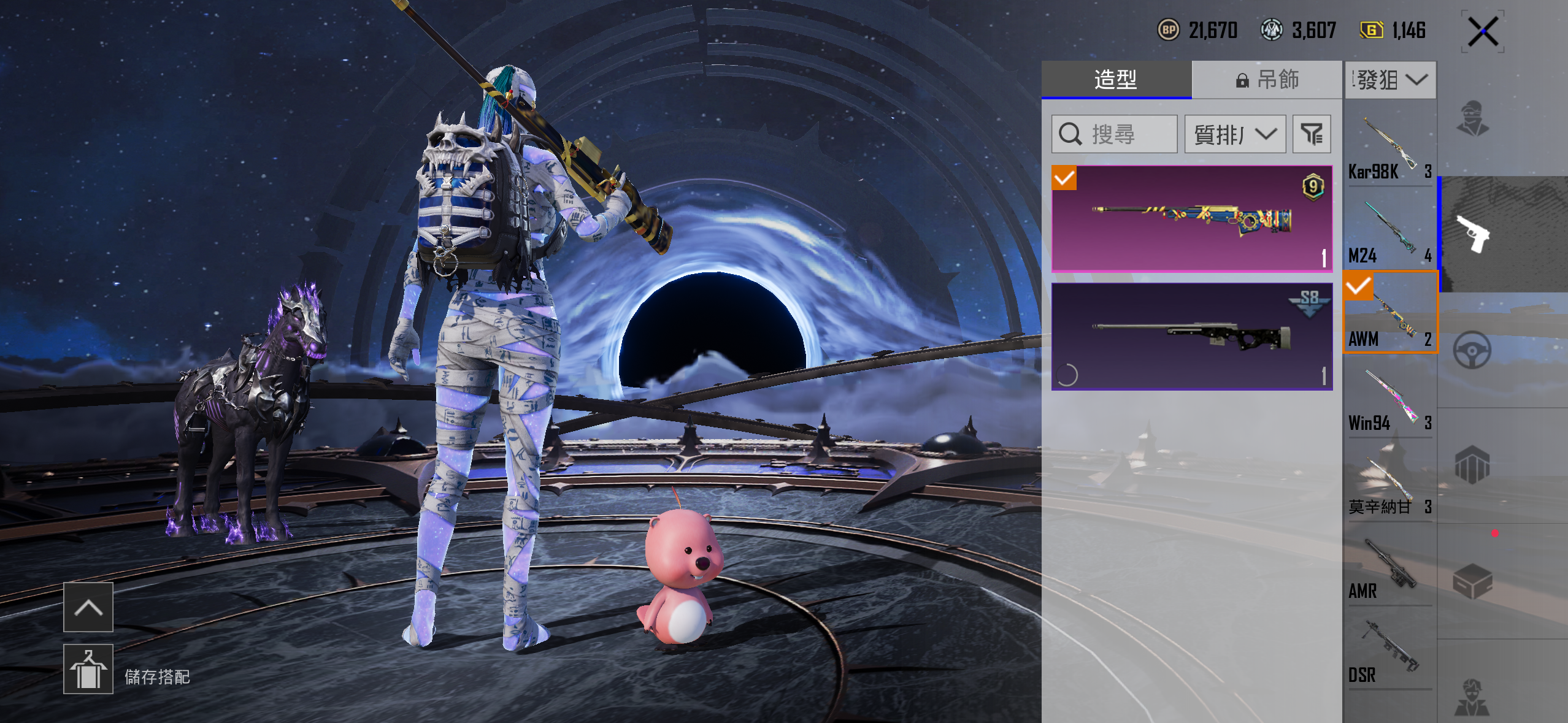Open the pistol weapons category
This screenshot has width=1568, height=723.
tap(1474, 234)
